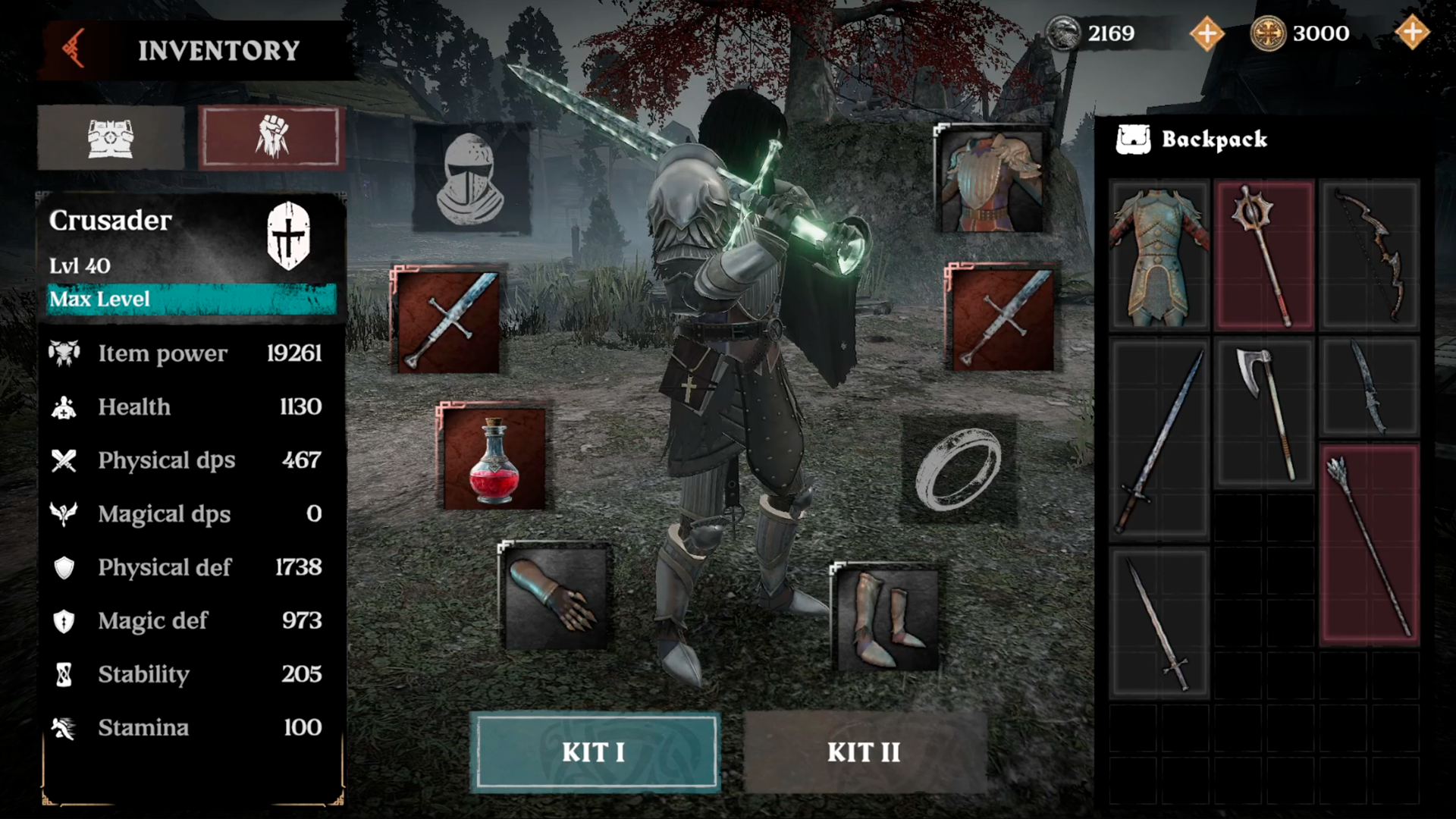Viewport: 1456px width, 819px height.
Task: Pick the dagger in the backpack
Action: pyautogui.click(x=1370, y=388)
